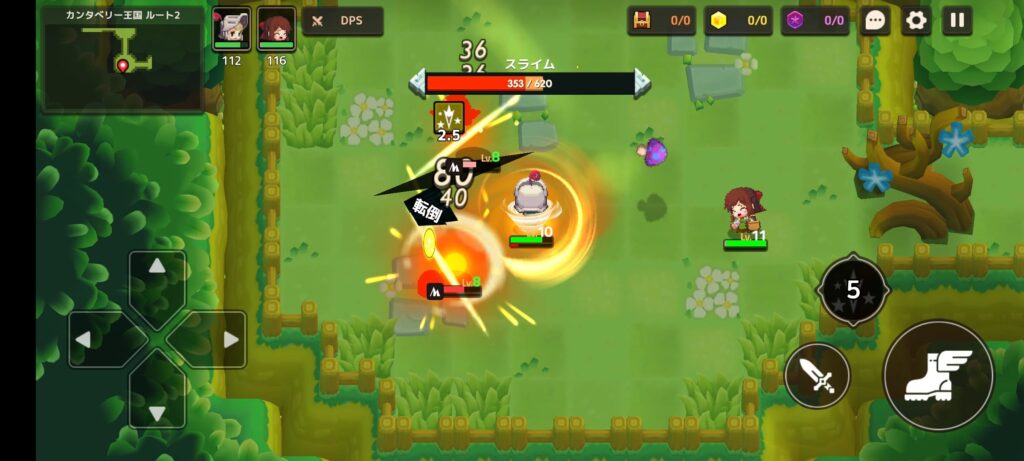Tap the up arrow on the d-pad
Screen dimensions: 1024x461
[x=157, y=272]
